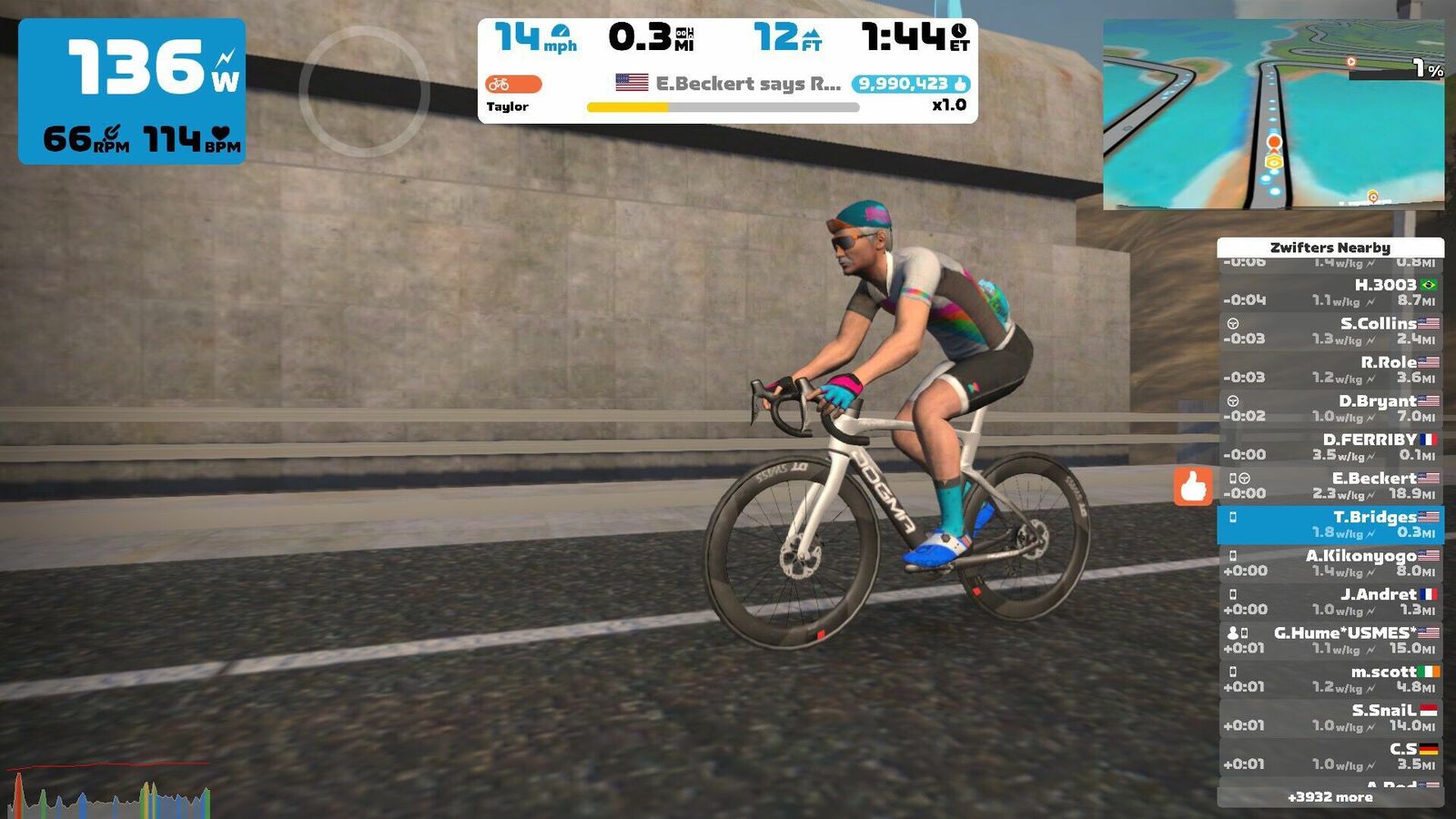Image resolution: width=1456 pixels, height=819 pixels.
Task: Choose A.Kikonyogo in the riders list
Action: coord(1330,563)
